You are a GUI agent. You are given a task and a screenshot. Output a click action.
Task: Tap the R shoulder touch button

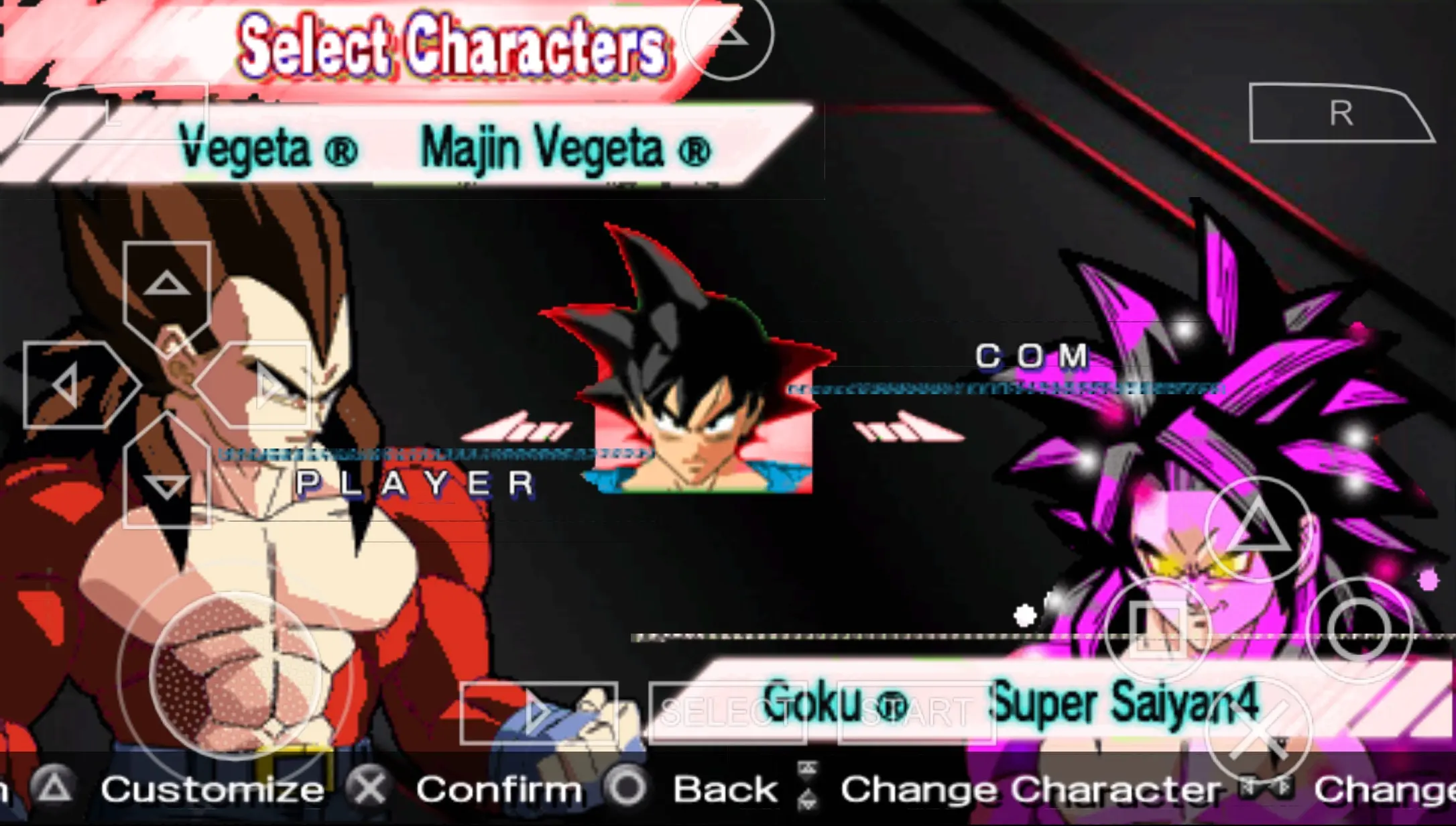click(1341, 113)
